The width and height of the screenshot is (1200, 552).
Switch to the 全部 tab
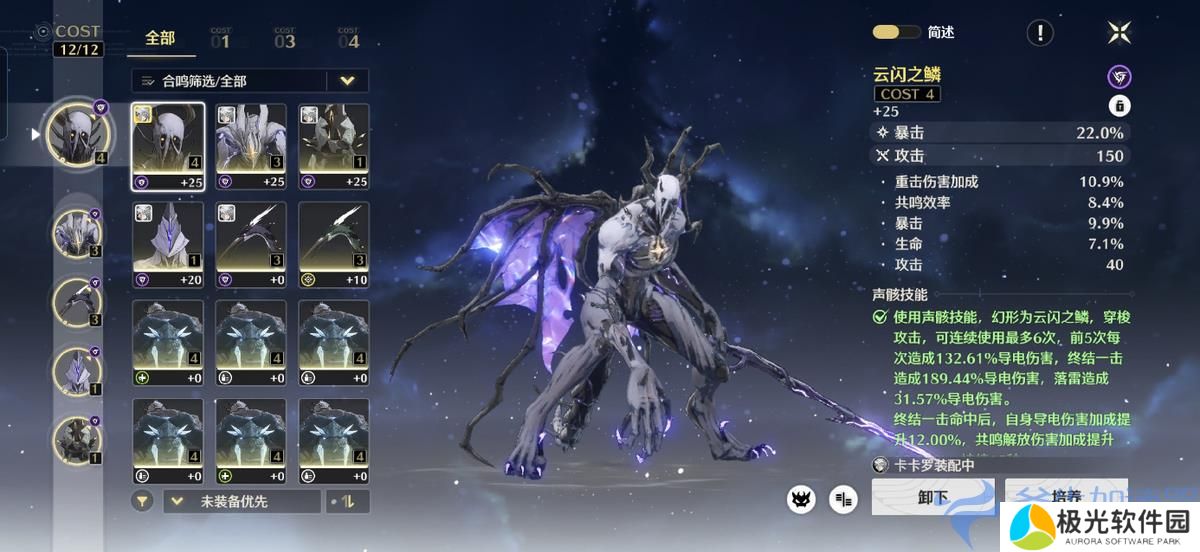click(x=160, y=39)
